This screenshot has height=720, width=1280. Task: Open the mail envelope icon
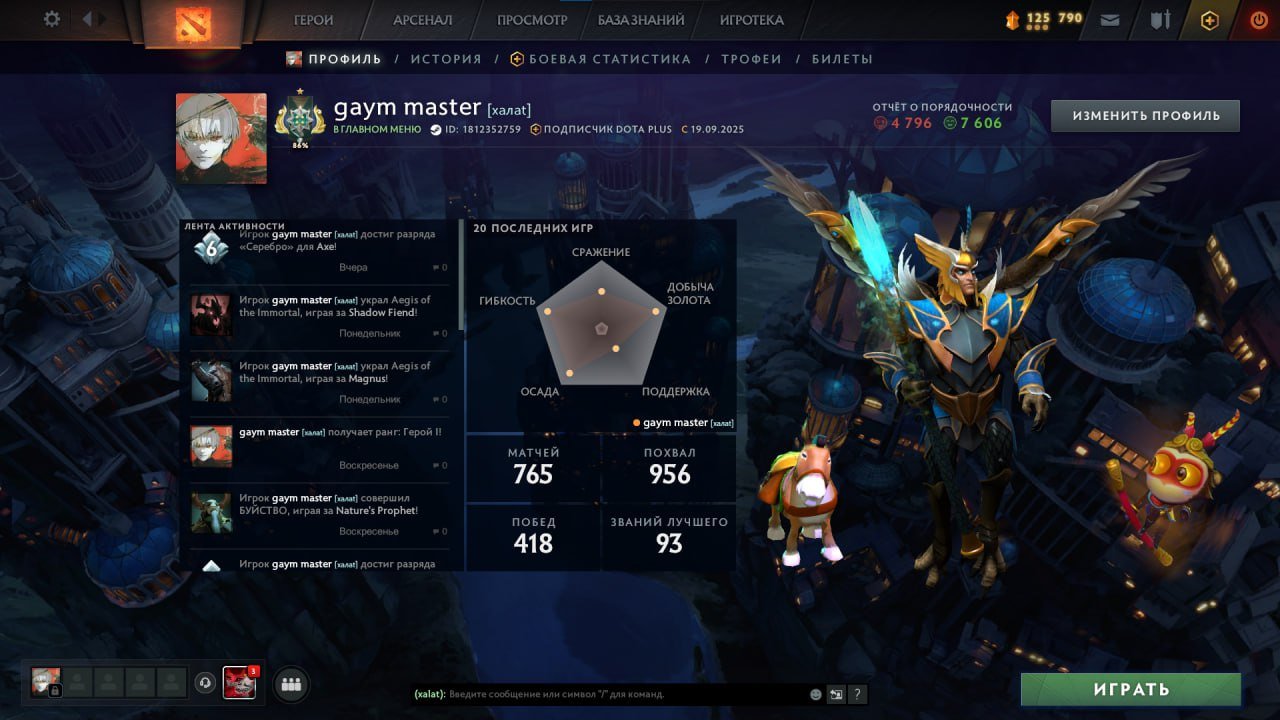click(x=1110, y=20)
